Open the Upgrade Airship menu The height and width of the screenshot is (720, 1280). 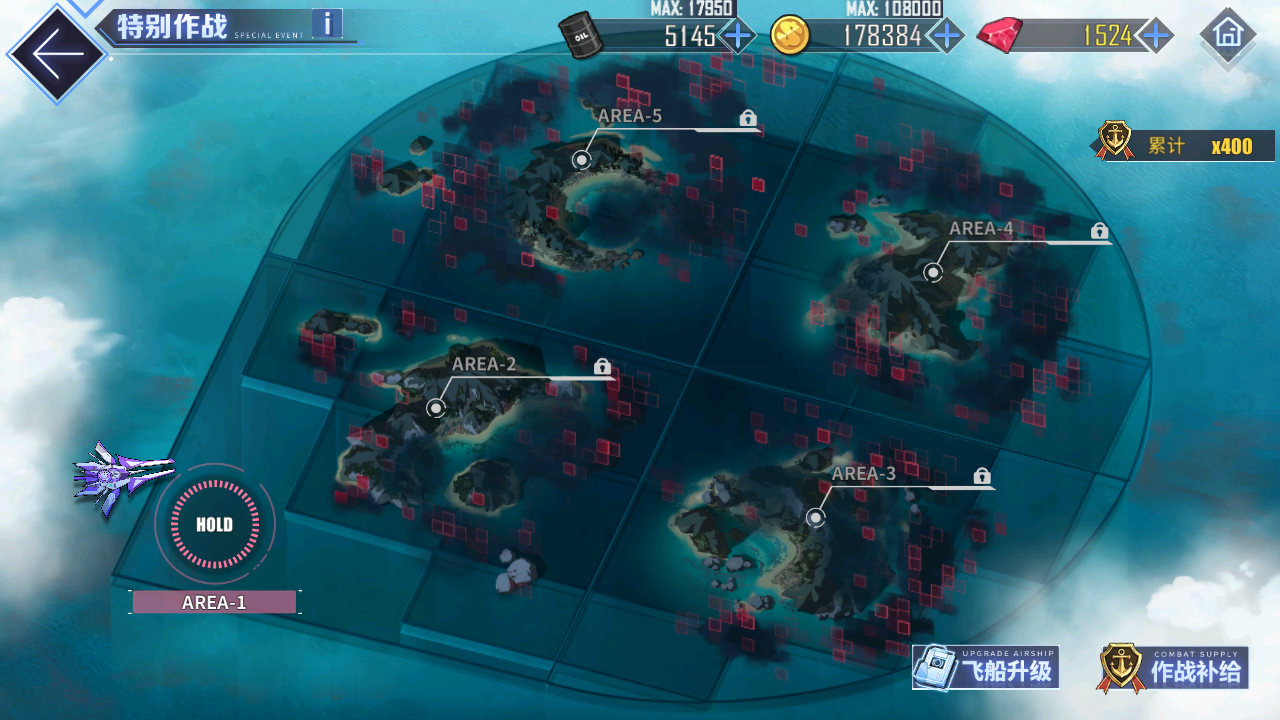[986, 668]
